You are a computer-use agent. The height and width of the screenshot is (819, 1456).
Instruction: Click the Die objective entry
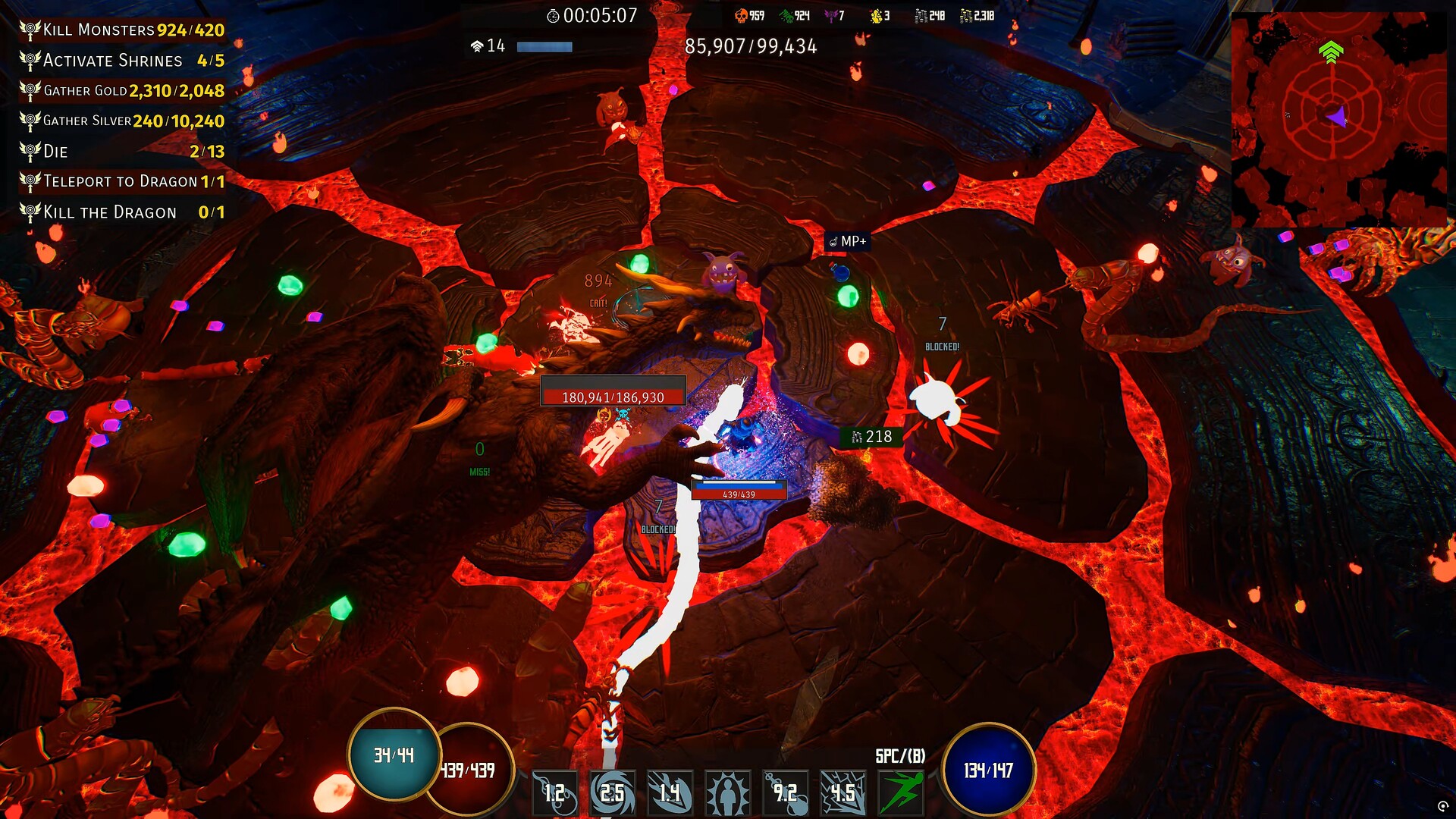pyautogui.click(x=121, y=152)
